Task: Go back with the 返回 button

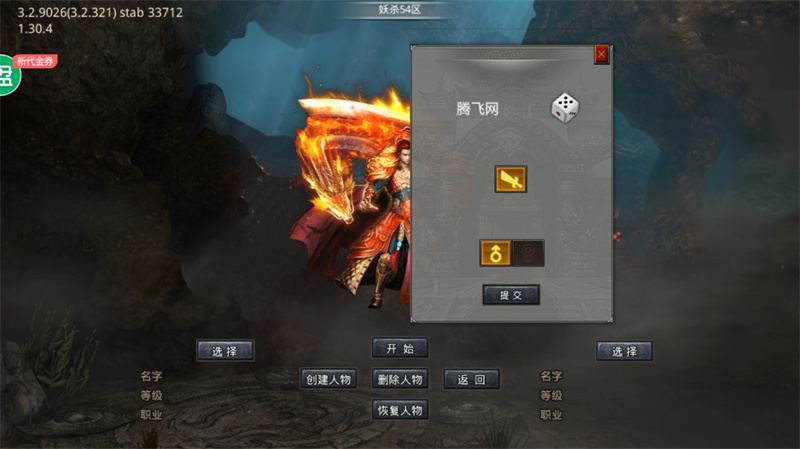Action: [471, 379]
